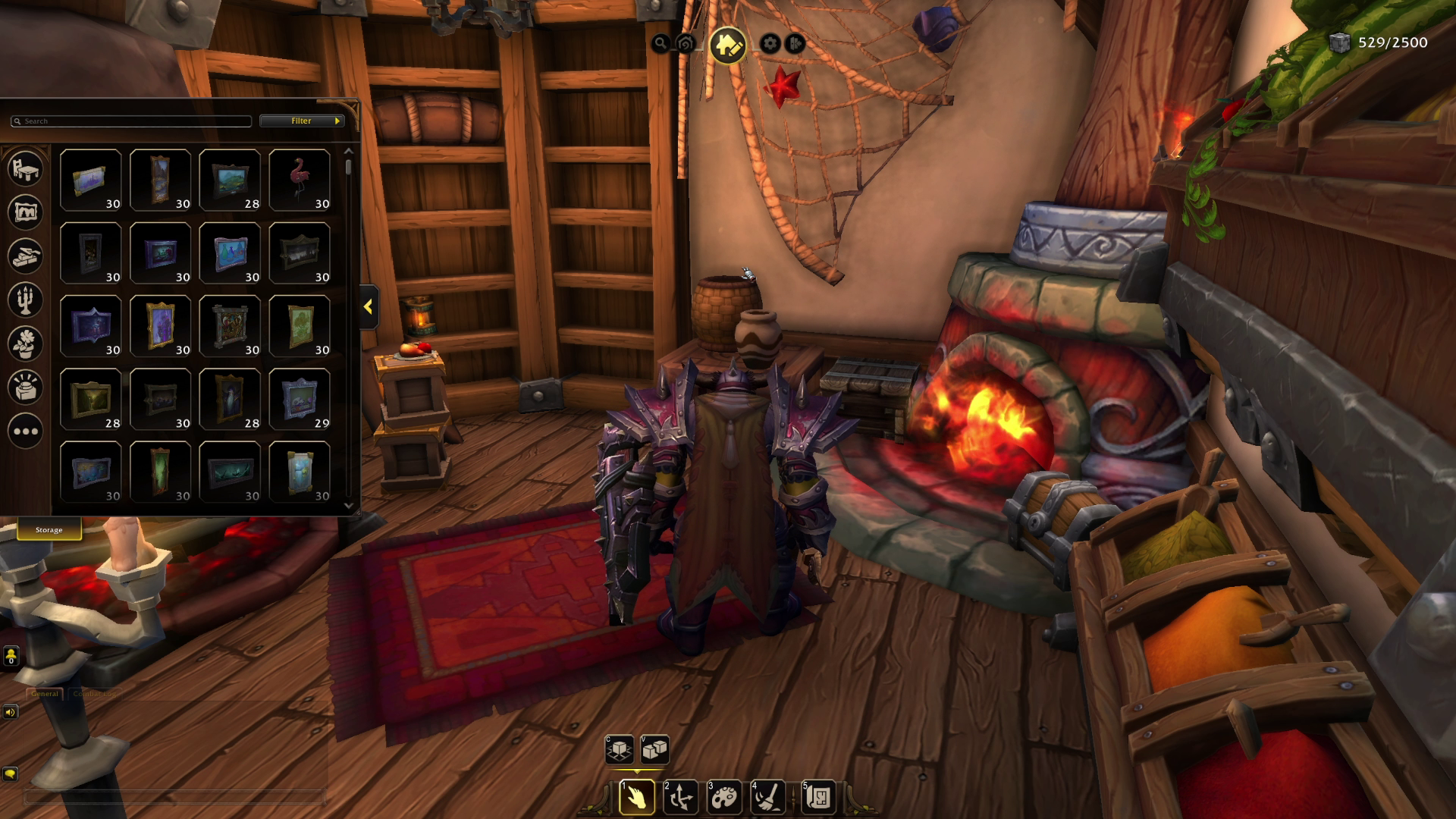Screen dimensions: 1456x819
Task: Click the magnifying glass button at top
Action: (x=661, y=43)
